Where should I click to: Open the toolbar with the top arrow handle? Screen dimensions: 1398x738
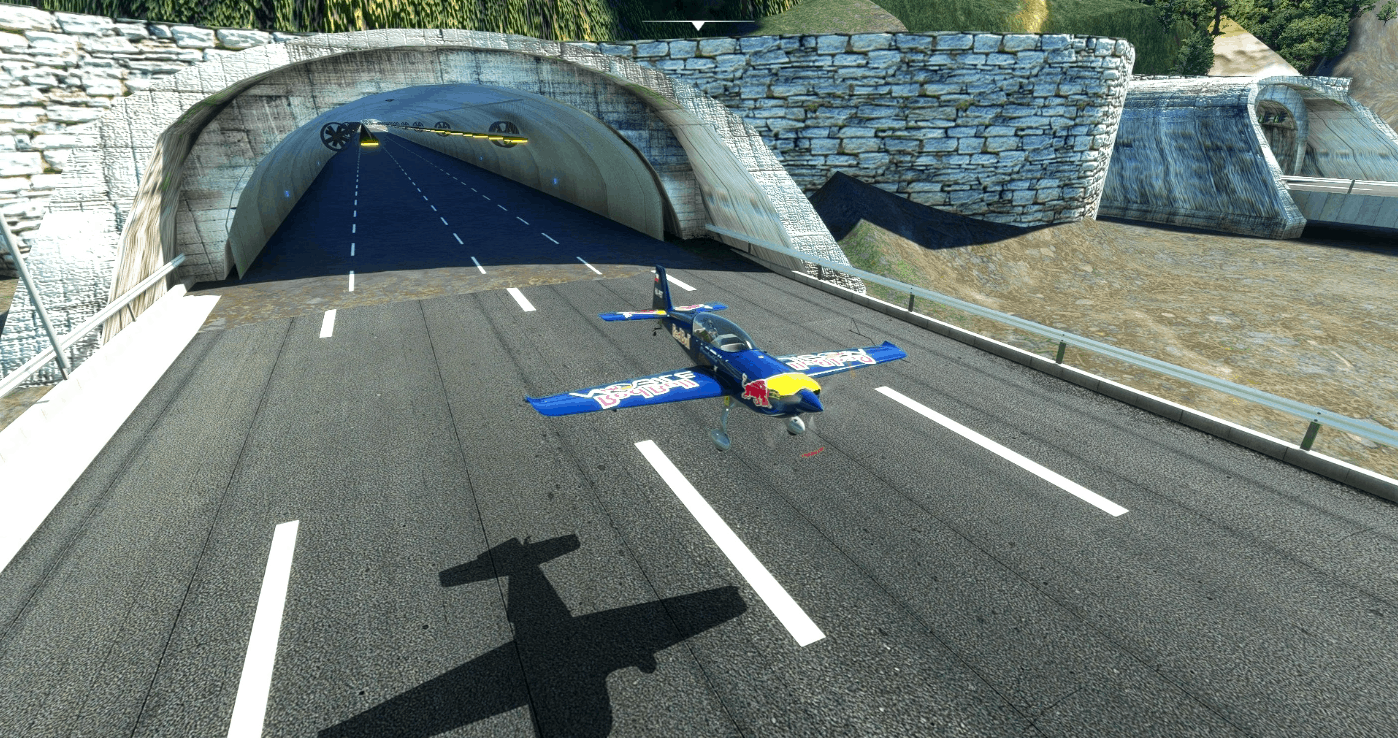pos(698,24)
